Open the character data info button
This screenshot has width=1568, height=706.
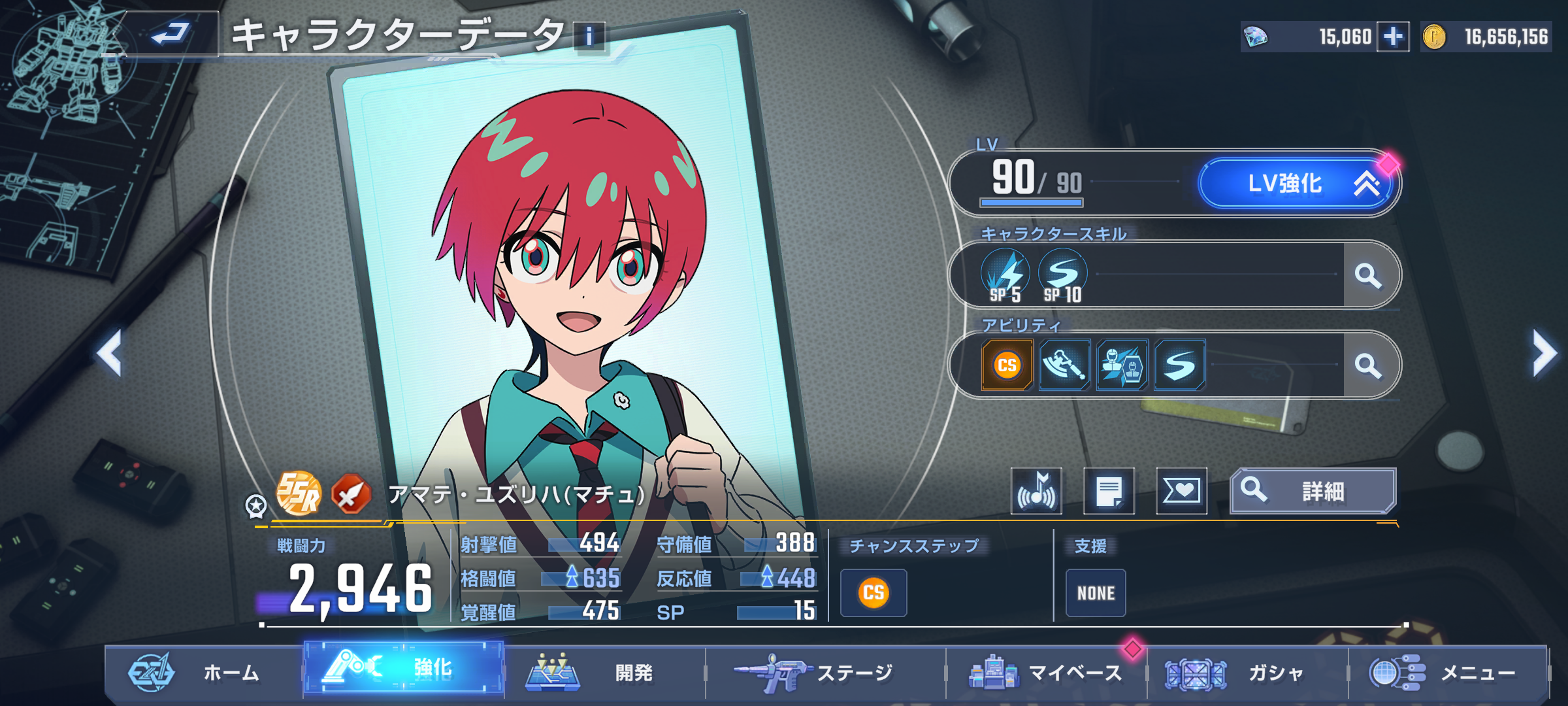pos(589,37)
